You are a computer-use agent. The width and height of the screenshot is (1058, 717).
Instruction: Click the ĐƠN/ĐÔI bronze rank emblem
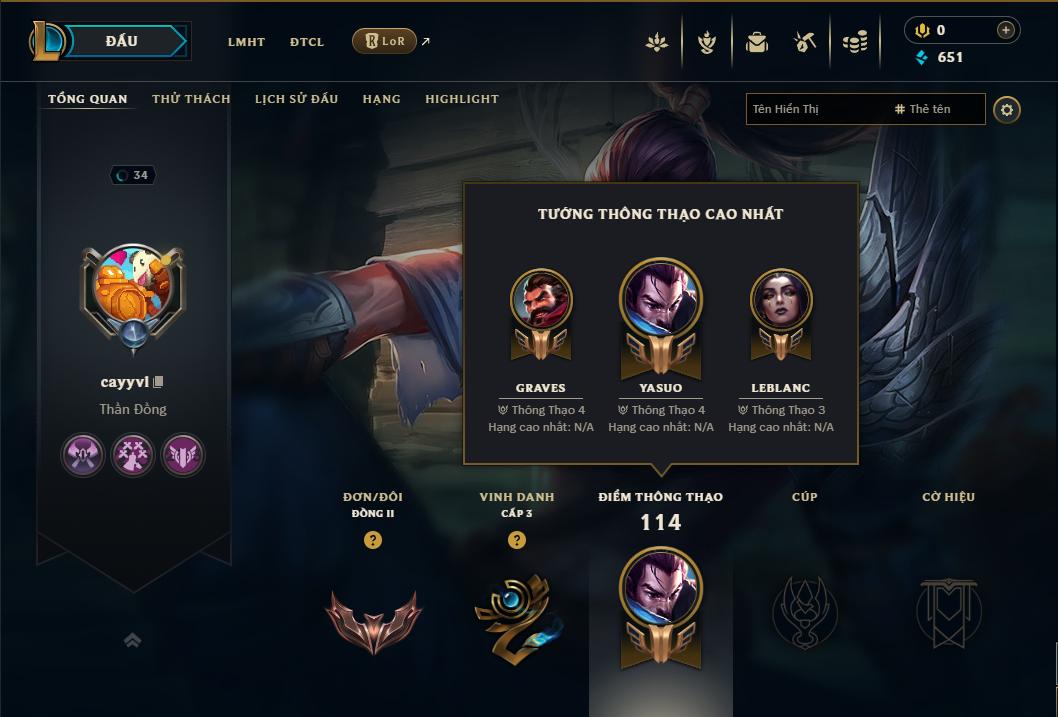pyautogui.click(x=373, y=619)
